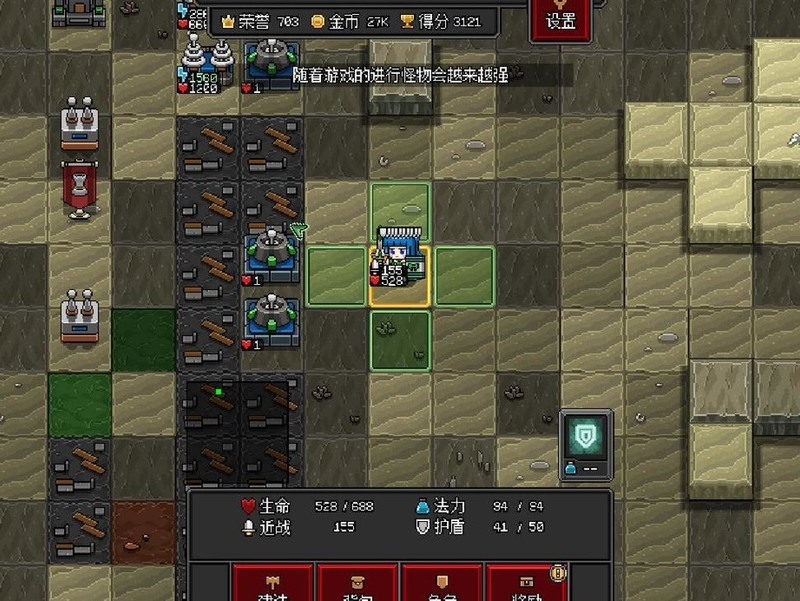Move to green tile left of hero

336,275
